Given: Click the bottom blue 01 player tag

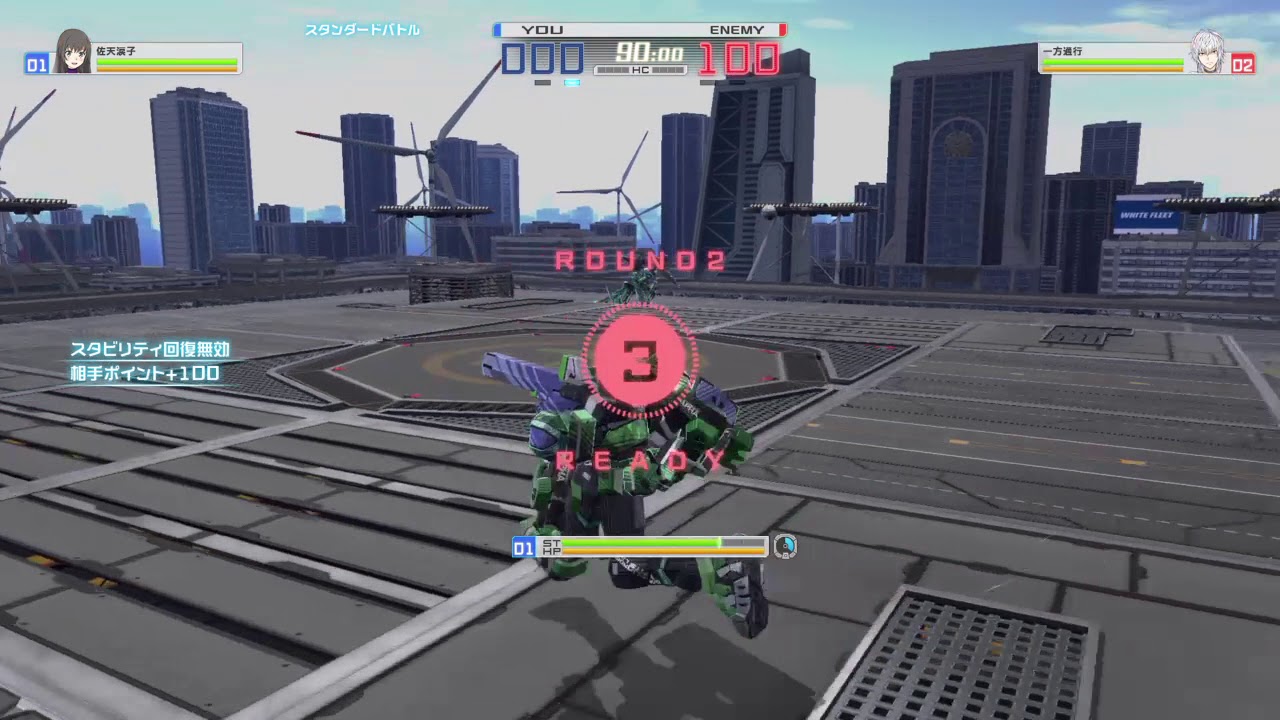Looking at the screenshot, I should (x=523, y=544).
